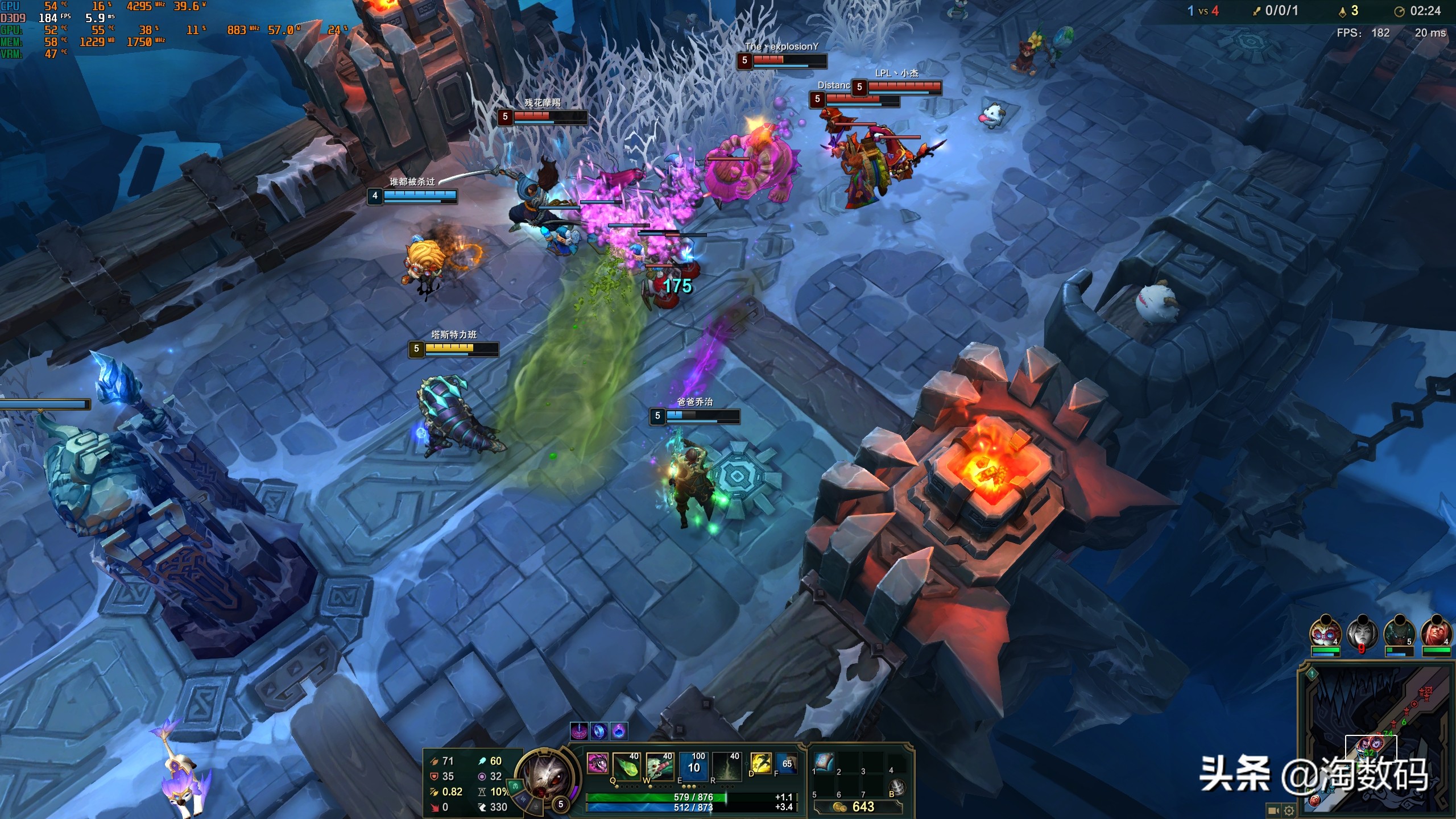This screenshot has height=819, width=1456.
Task: Inspect the pink circular buff icon above abilities
Action: (579, 731)
